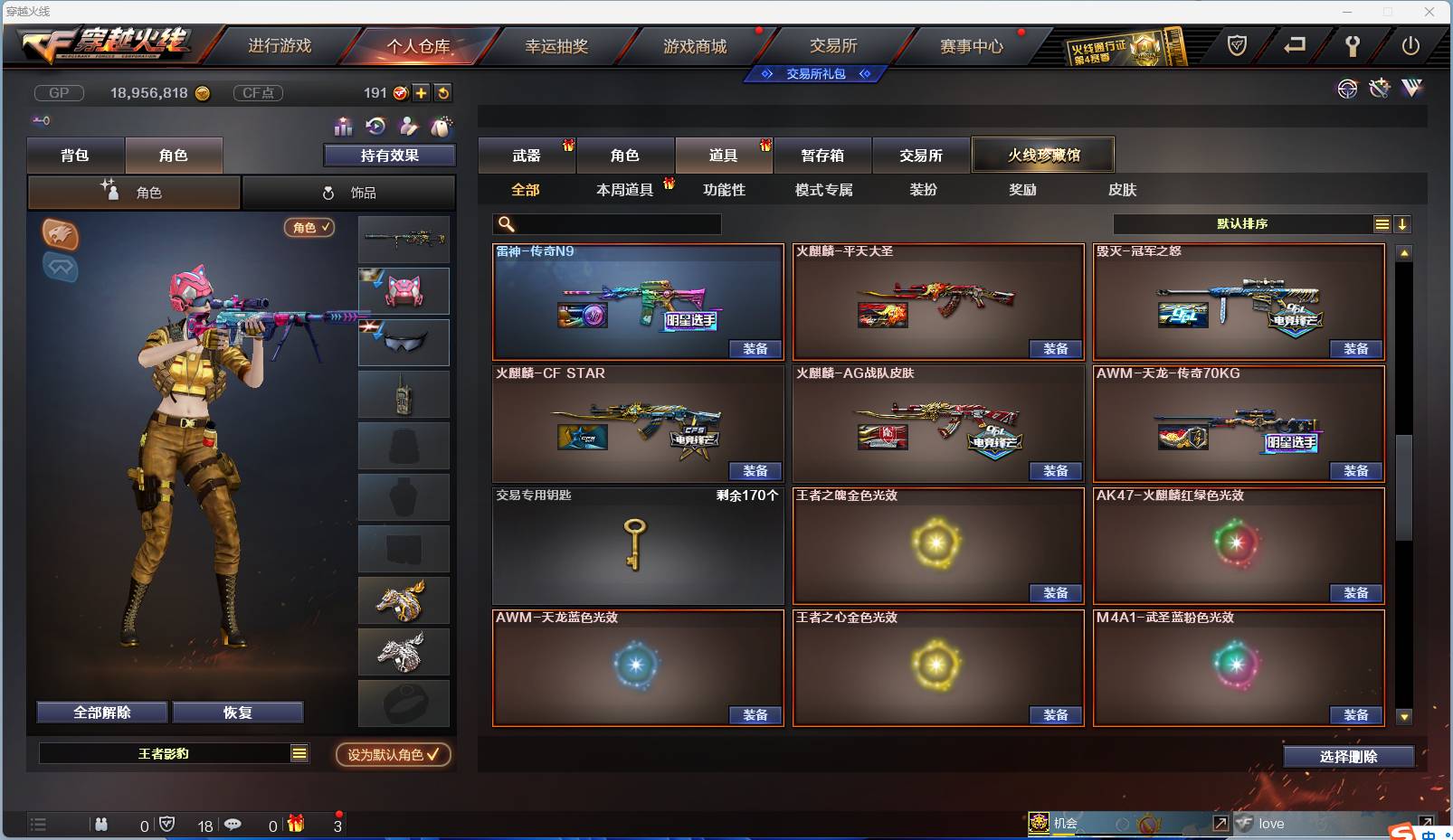Select the character stylist person icon
1453x840 pixels.
coord(409,127)
